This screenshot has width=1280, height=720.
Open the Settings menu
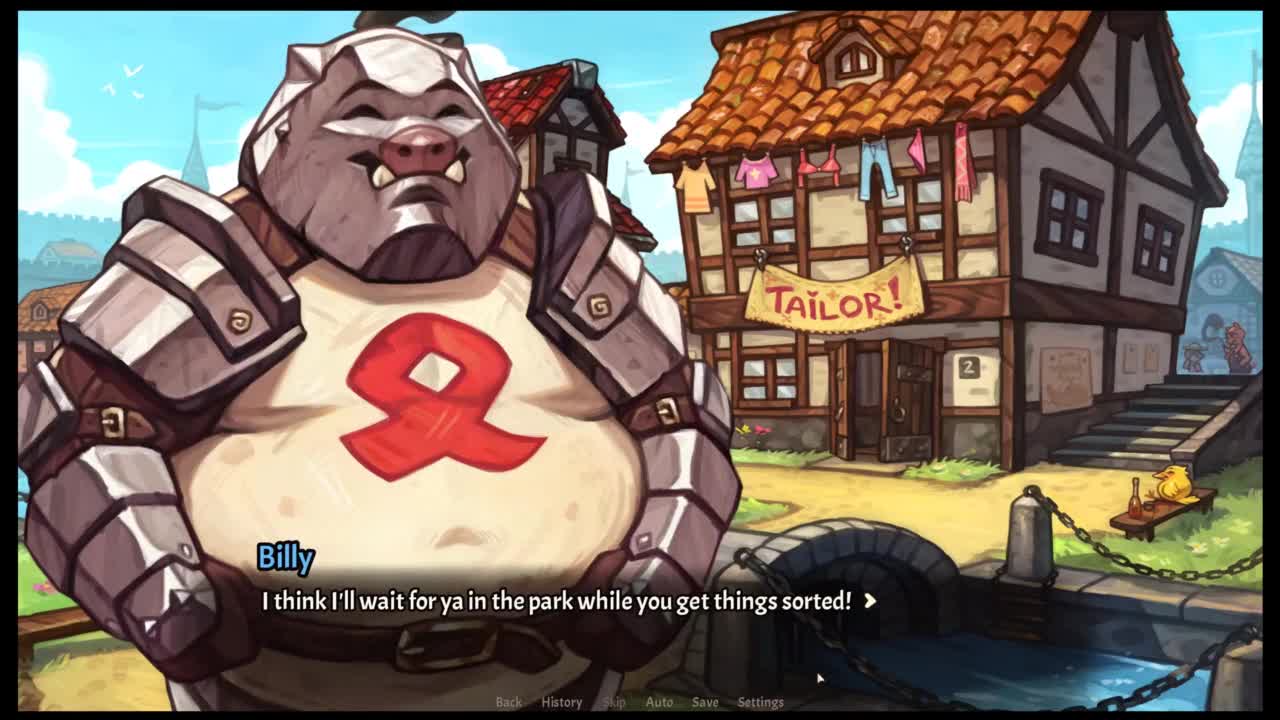point(760,702)
